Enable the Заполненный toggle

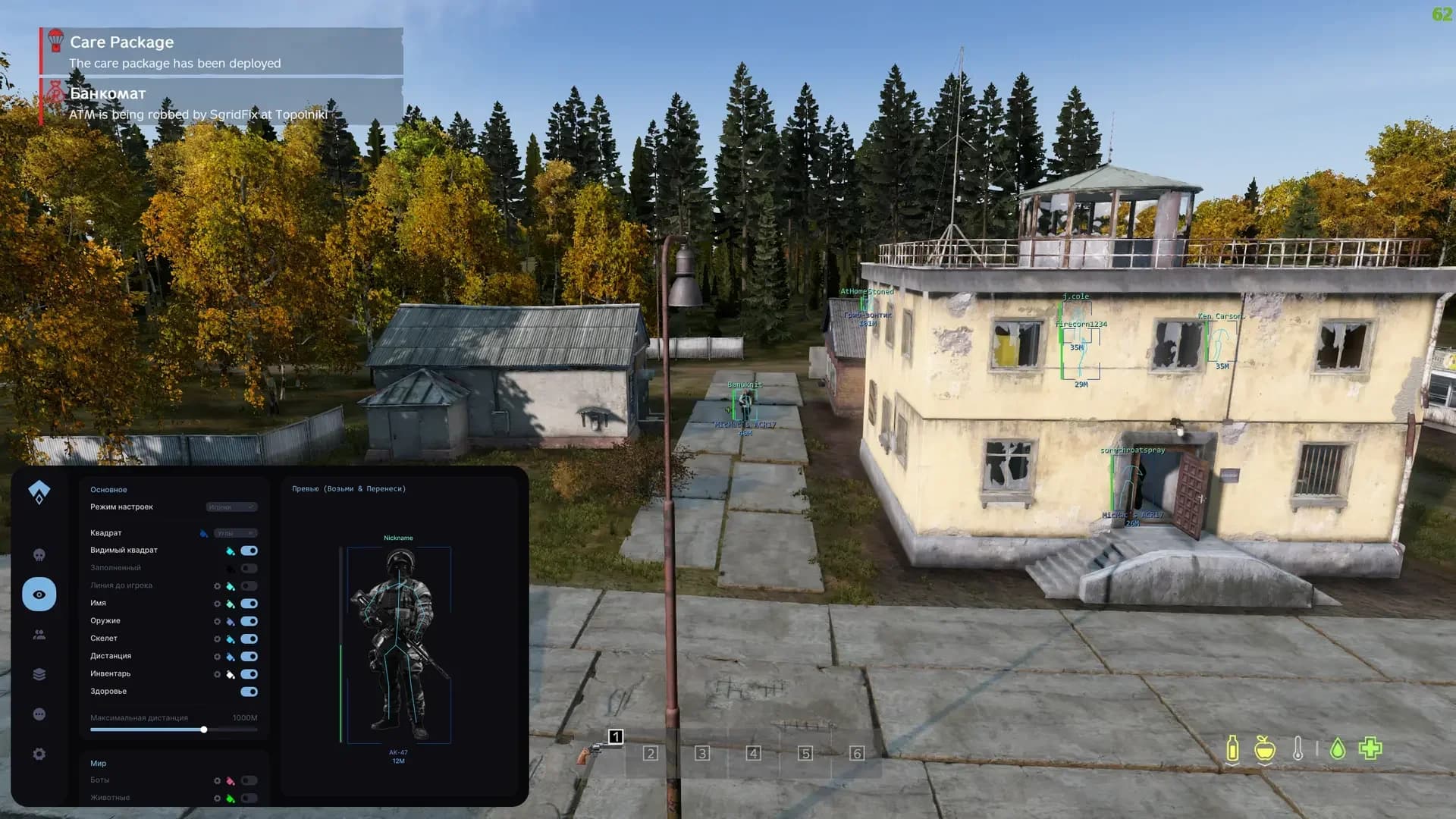[250, 567]
